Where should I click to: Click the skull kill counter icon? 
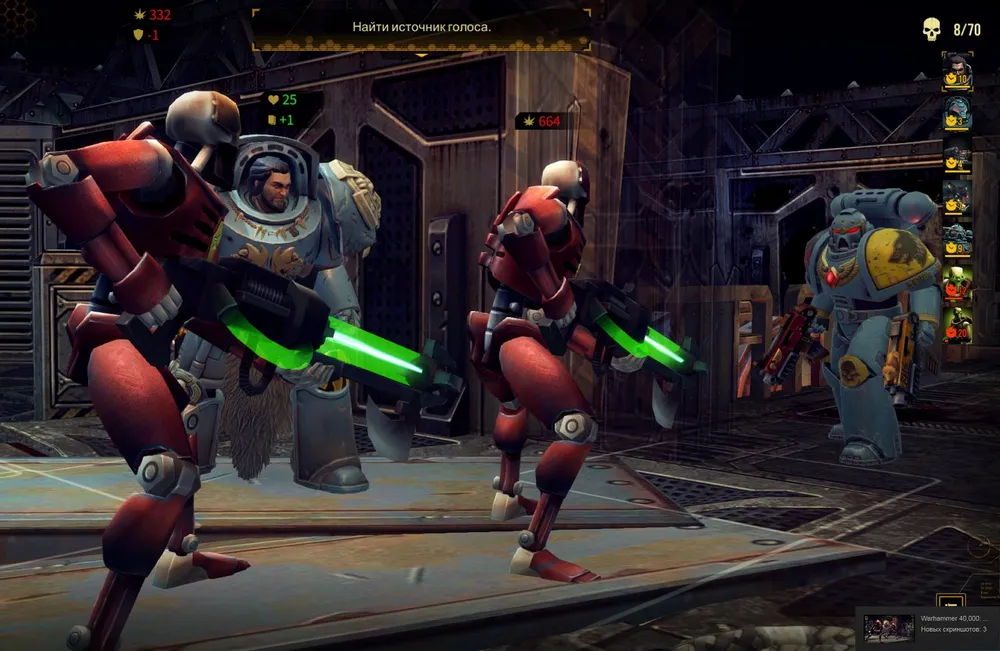click(932, 30)
